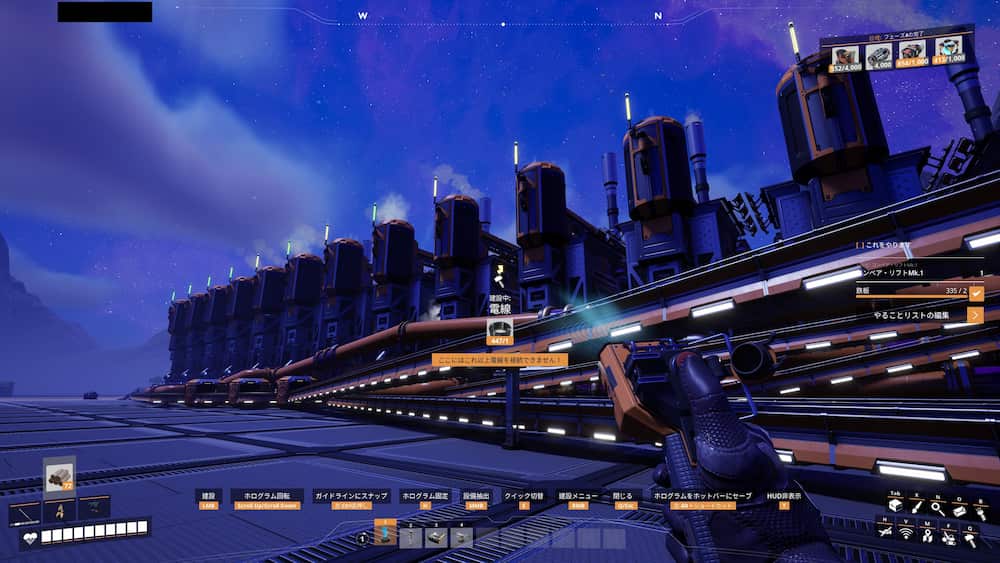Select the held item slot showing 72
Viewport: 1000px width, 563px height.
pos(60,477)
